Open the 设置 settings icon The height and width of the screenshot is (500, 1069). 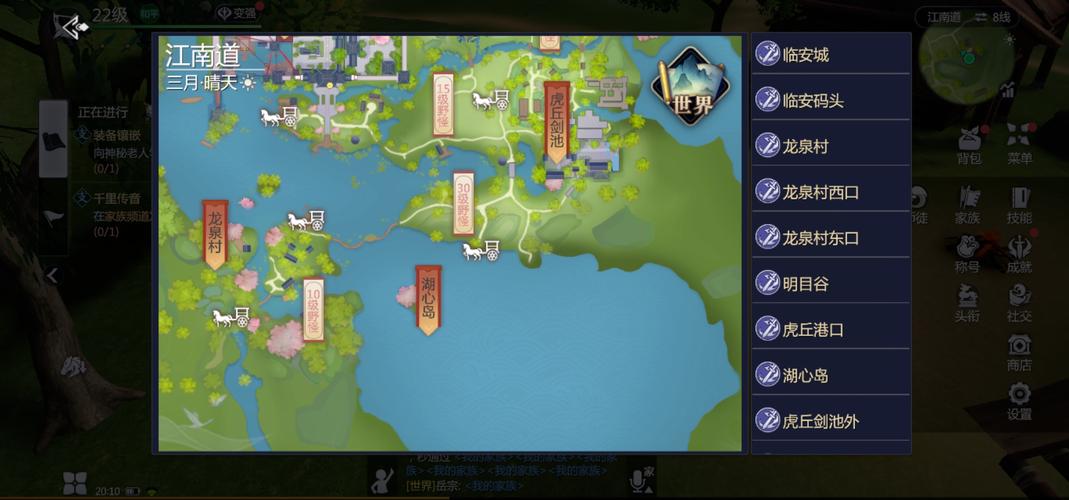pos(1019,401)
